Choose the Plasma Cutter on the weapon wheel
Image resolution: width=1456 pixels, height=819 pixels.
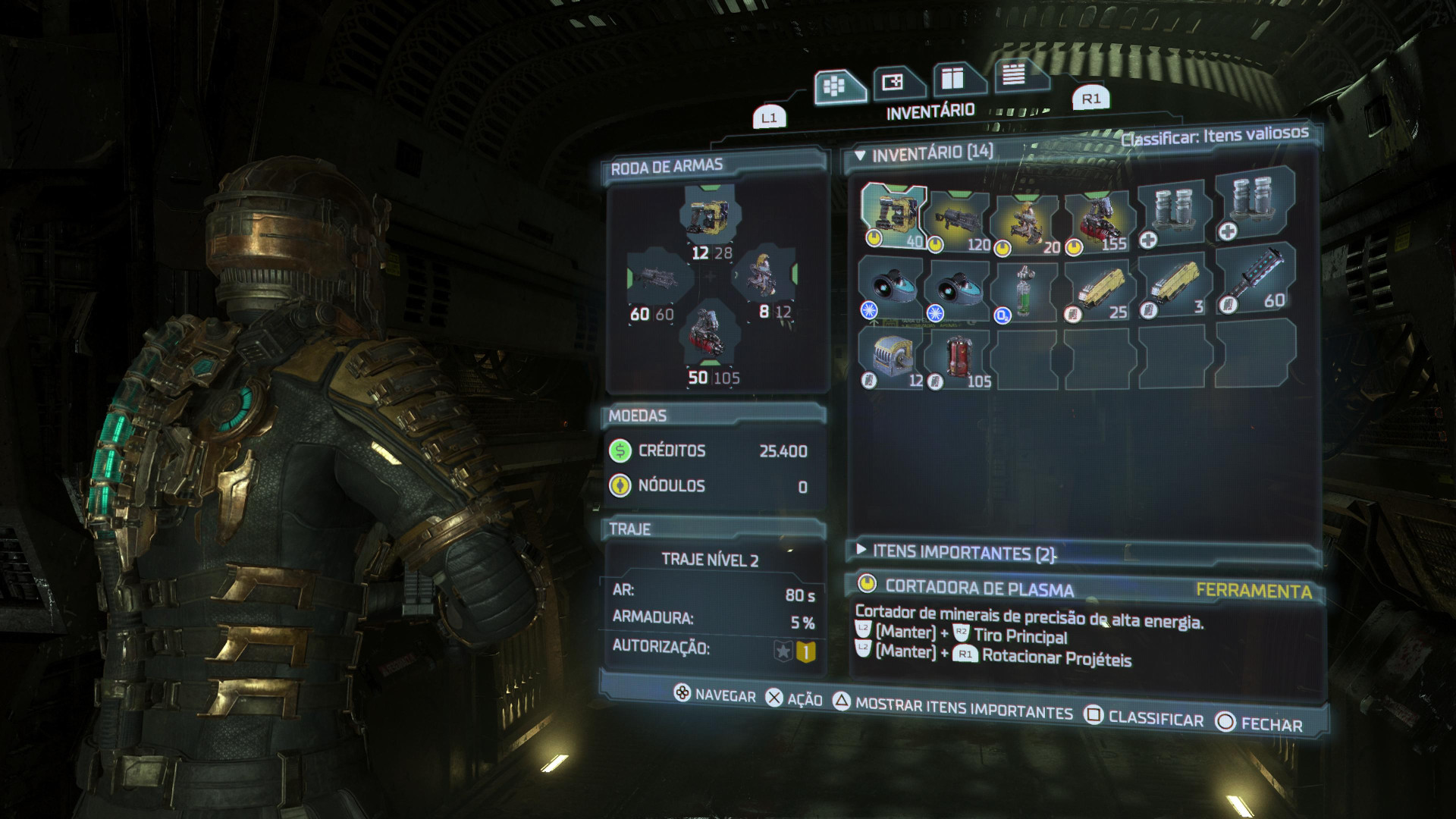coord(711,215)
